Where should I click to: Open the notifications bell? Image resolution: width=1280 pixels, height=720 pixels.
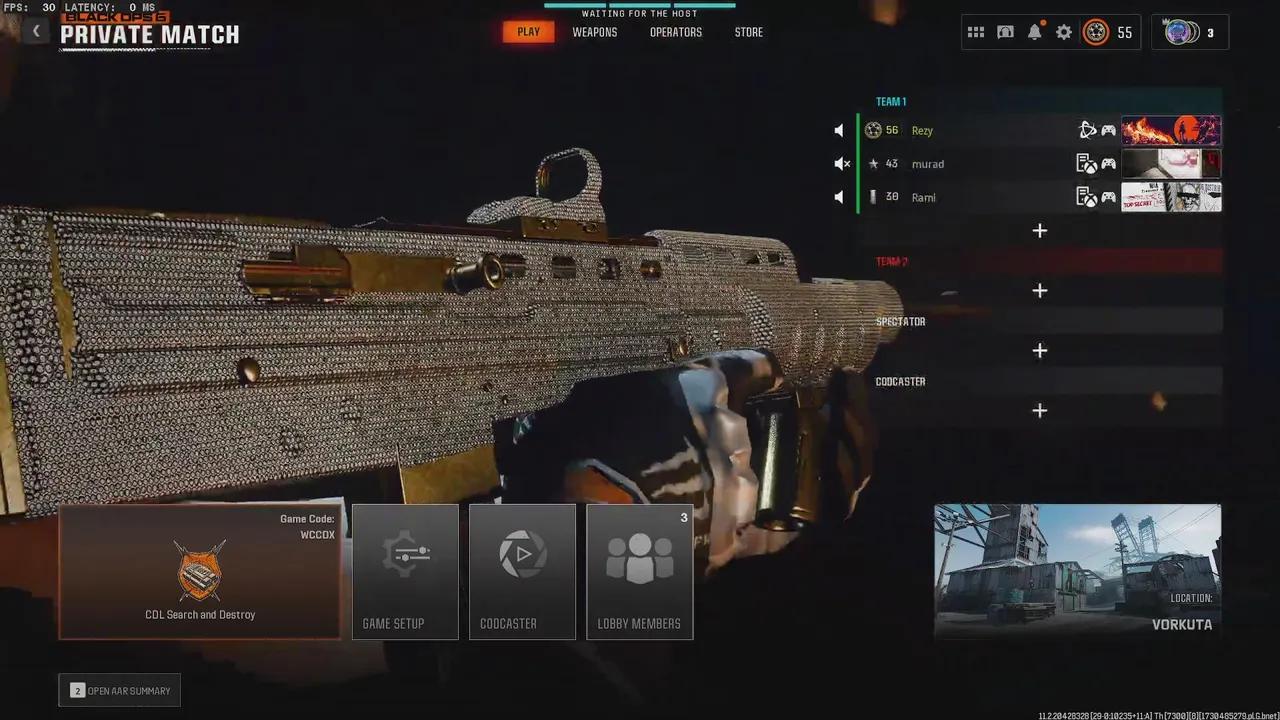tap(1034, 31)
